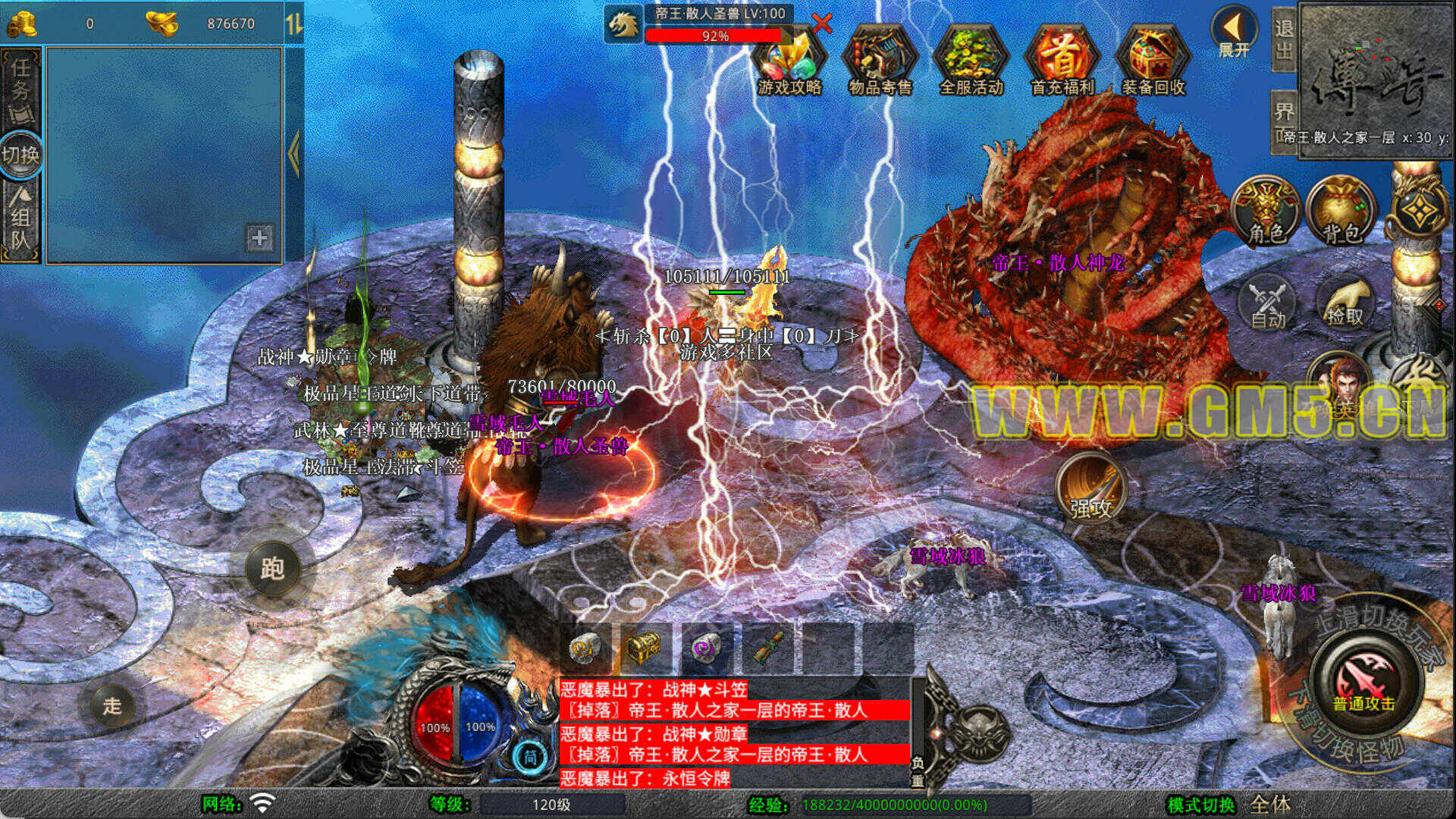Open the 游戏攻略 game guide icon
Viewport: 1456px width, 819px height.
(x=789, y=62)
